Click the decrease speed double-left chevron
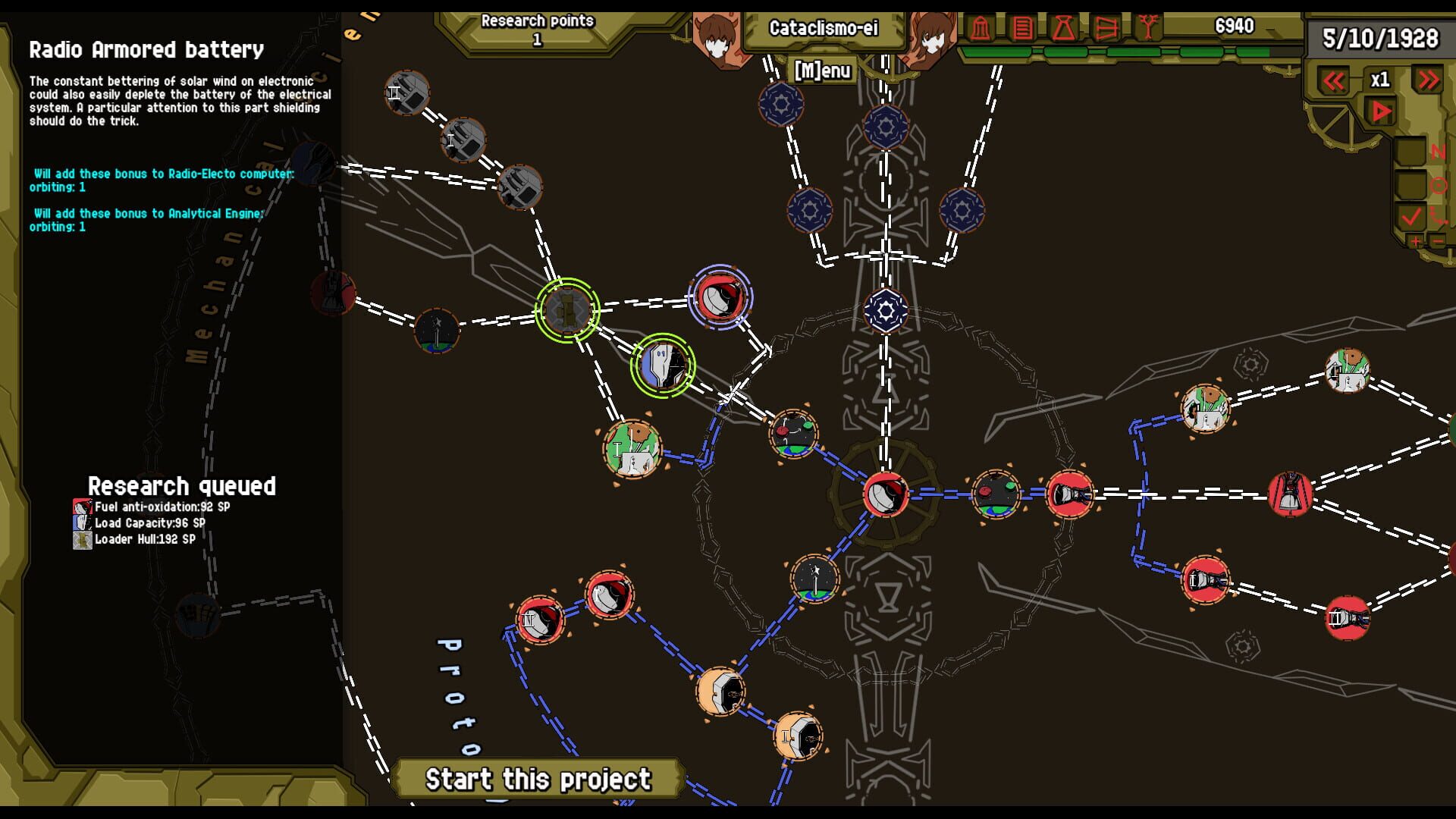The height and width of the screenshot is (819, 1456). (1333, 80)
